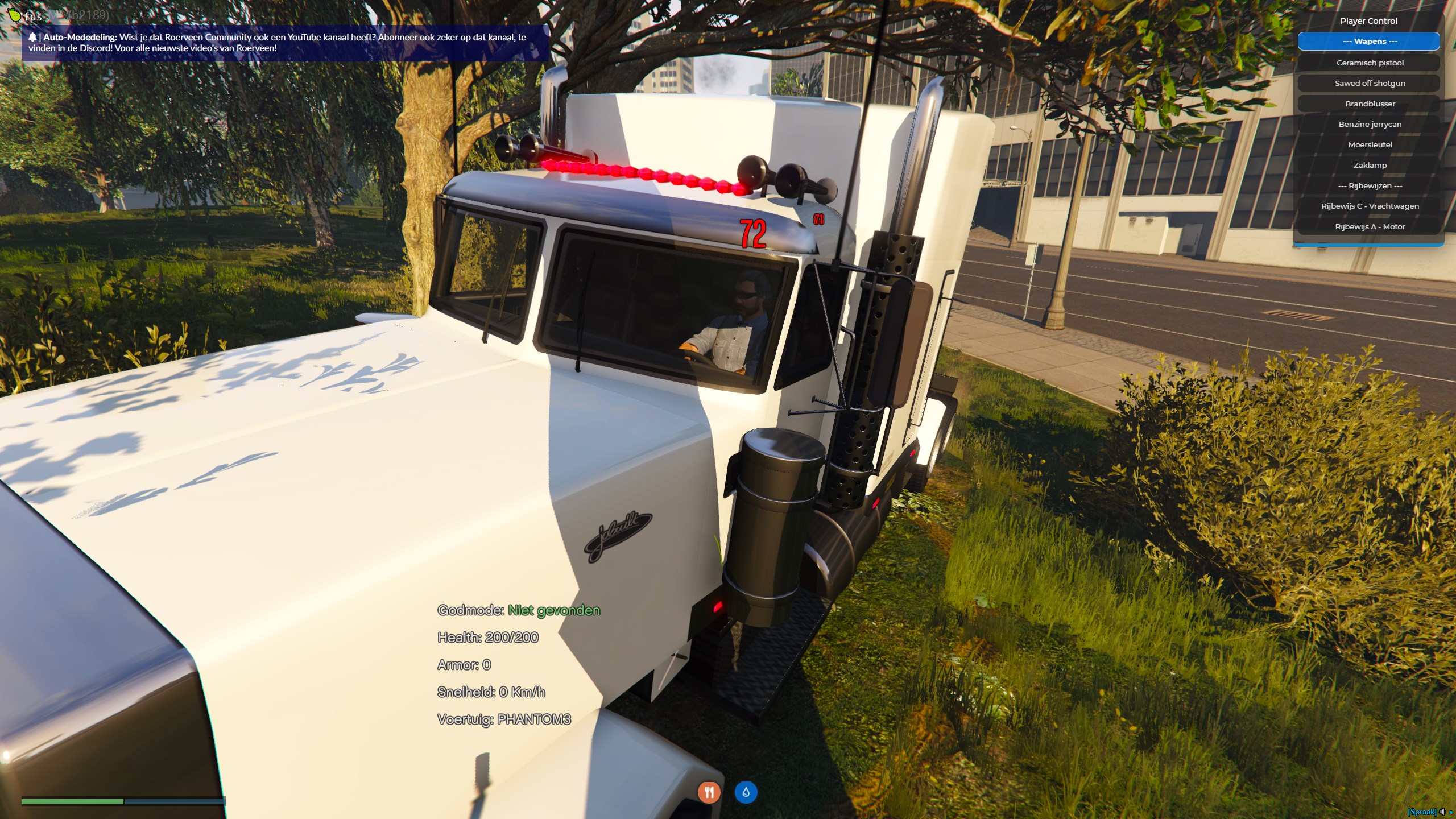The image size is (1456, 819).
Task: Pick the Brandblusser menu item
Action: (x=1369, y=104)
